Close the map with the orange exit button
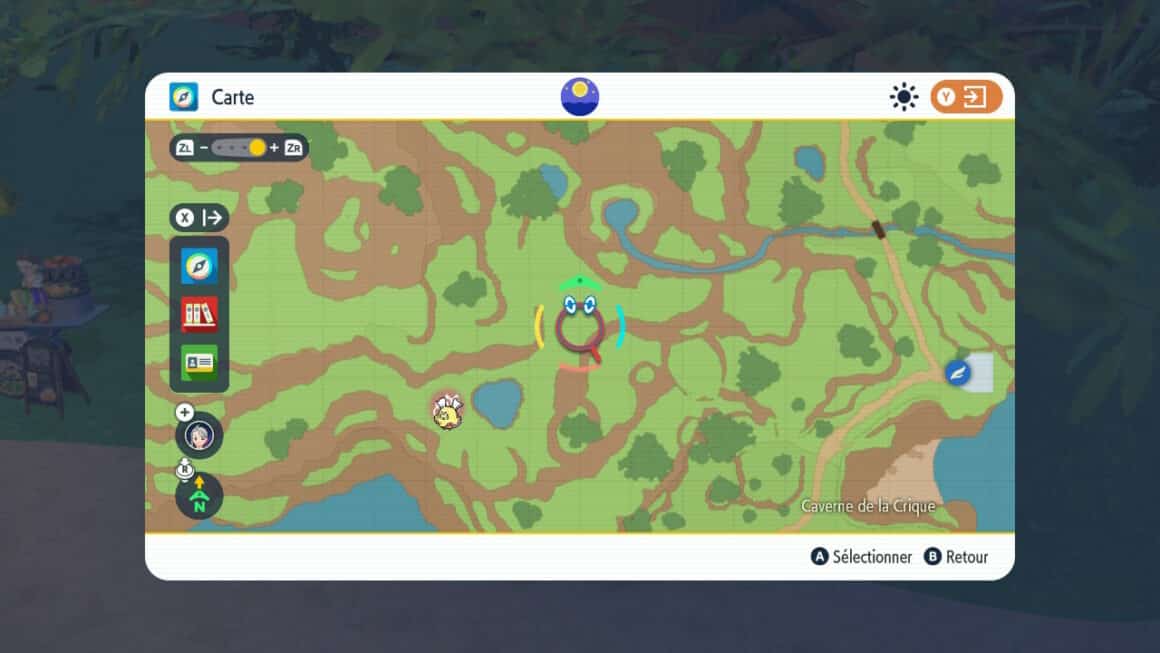 click(x=966, y=97)
